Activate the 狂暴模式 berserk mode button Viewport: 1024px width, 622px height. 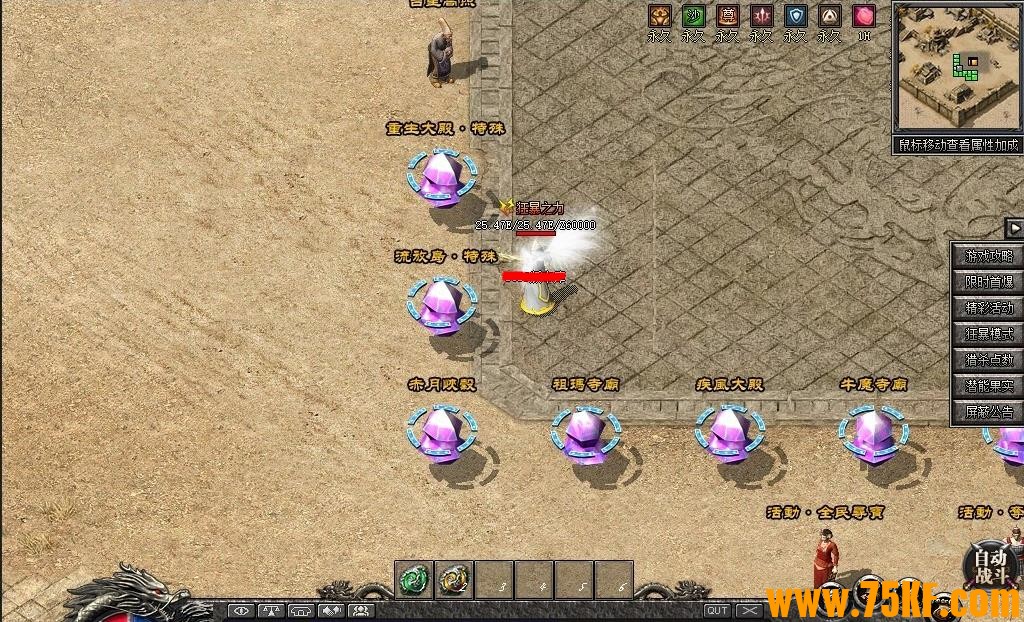(988, 334)
